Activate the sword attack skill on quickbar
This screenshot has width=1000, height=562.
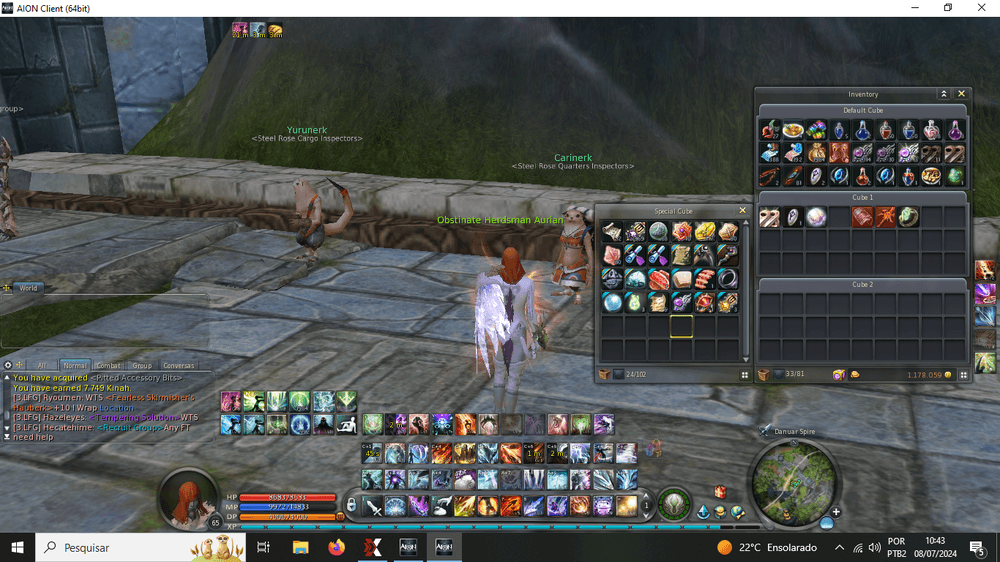[373, 506]
